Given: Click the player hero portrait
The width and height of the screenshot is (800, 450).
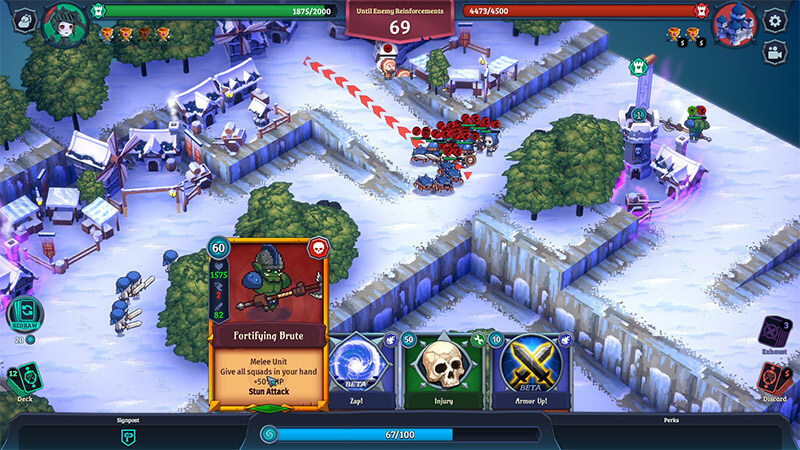Looking at the screenshot, I should pos(65,21).
